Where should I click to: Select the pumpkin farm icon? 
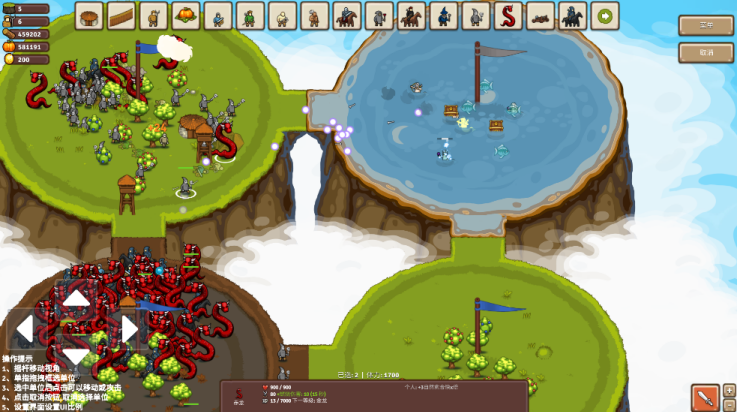point(185,15)
